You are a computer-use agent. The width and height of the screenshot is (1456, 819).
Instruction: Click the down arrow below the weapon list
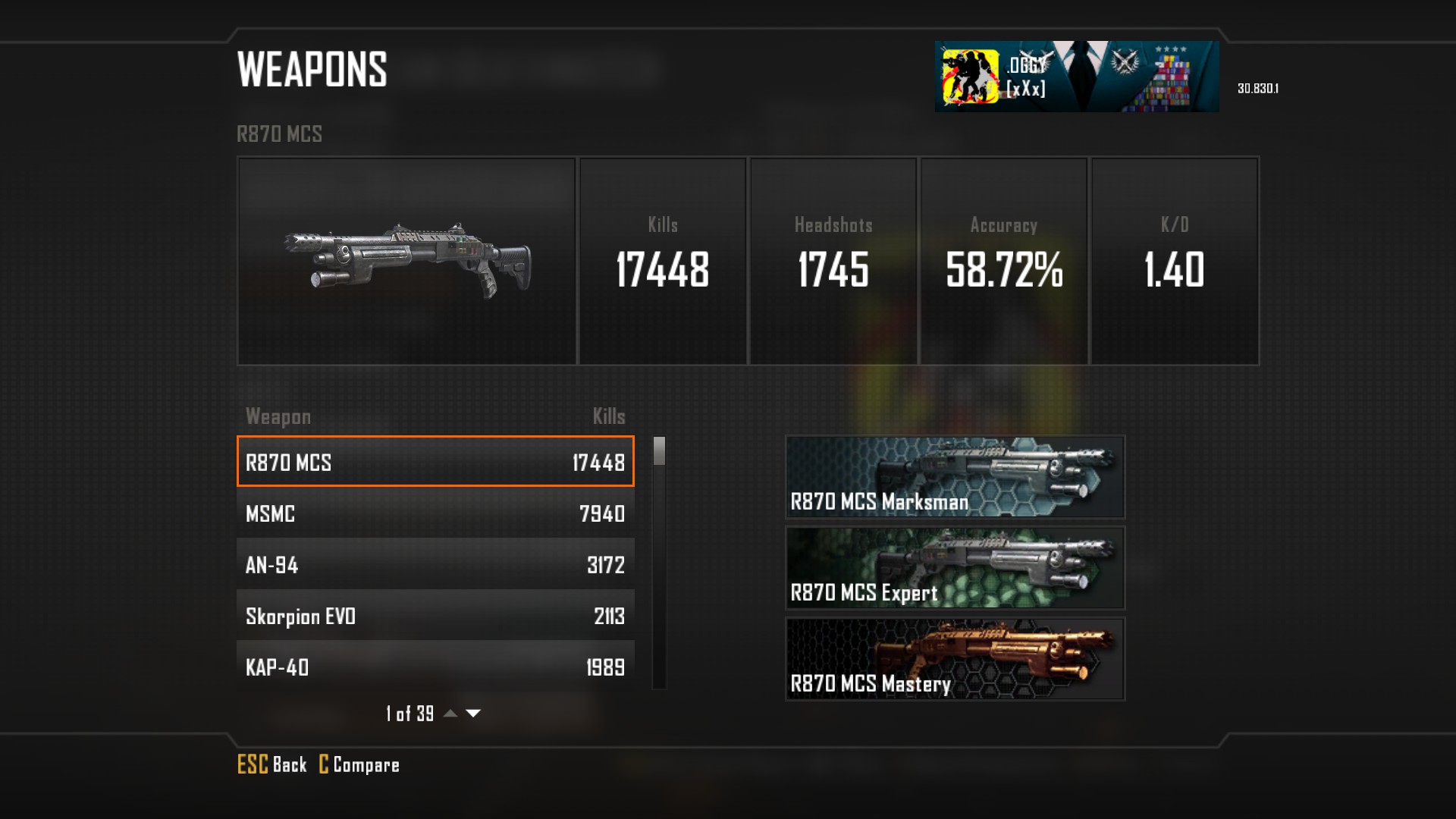pyautogui.click(x=473, y=713)
